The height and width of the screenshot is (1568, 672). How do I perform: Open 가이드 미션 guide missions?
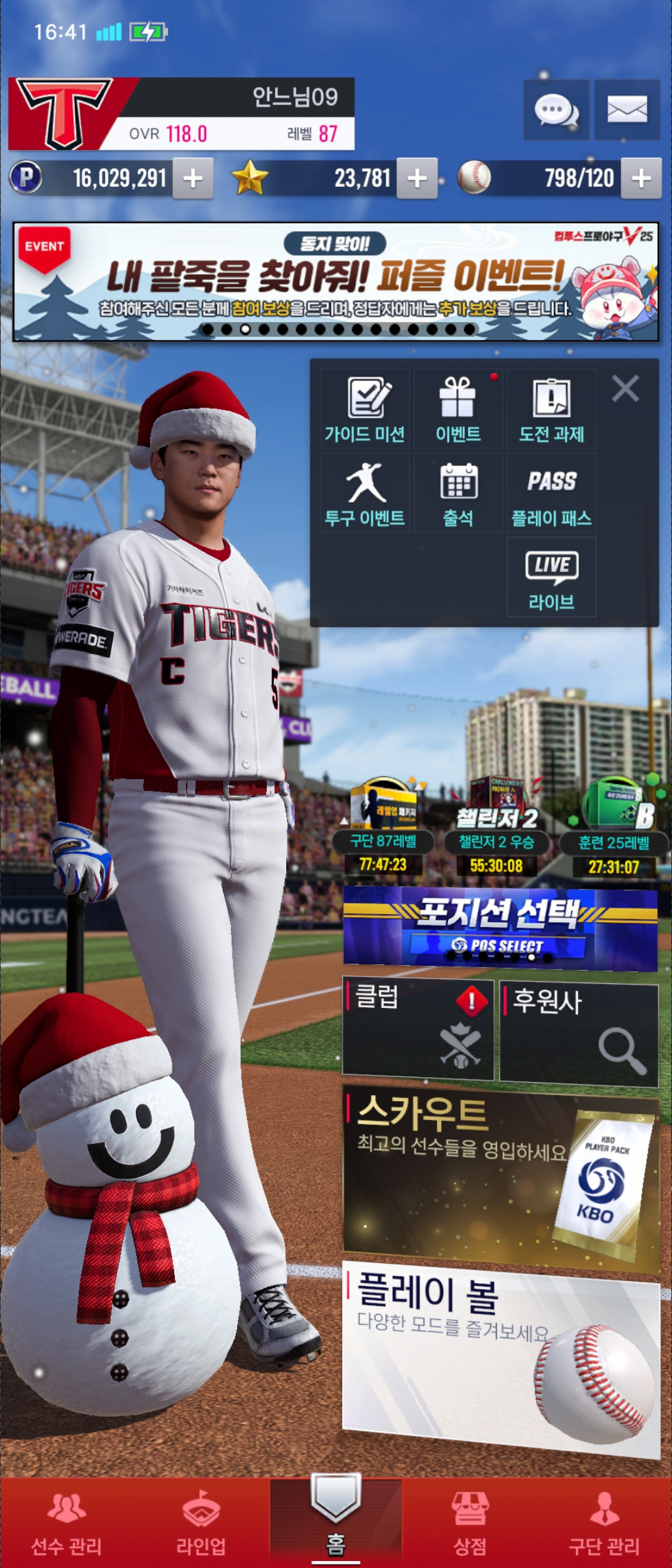(365, 409)
